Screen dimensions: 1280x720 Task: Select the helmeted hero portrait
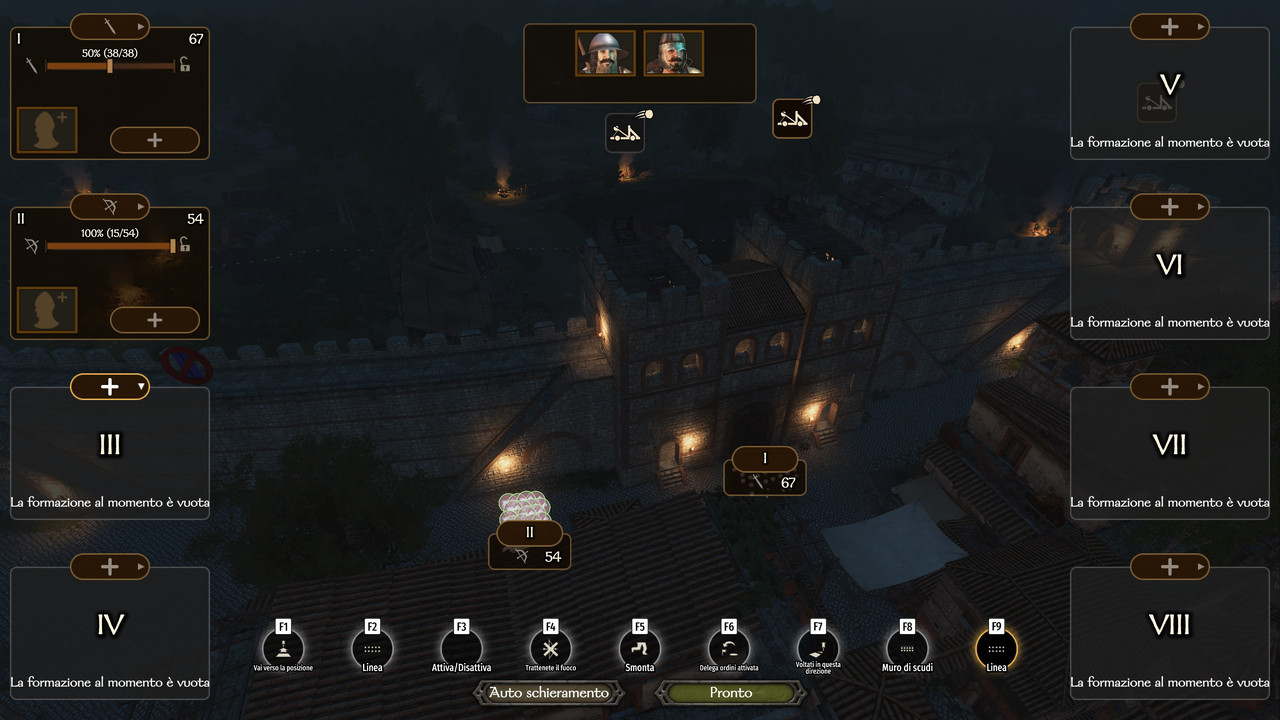pyautogui.click(x=605, y=53)
